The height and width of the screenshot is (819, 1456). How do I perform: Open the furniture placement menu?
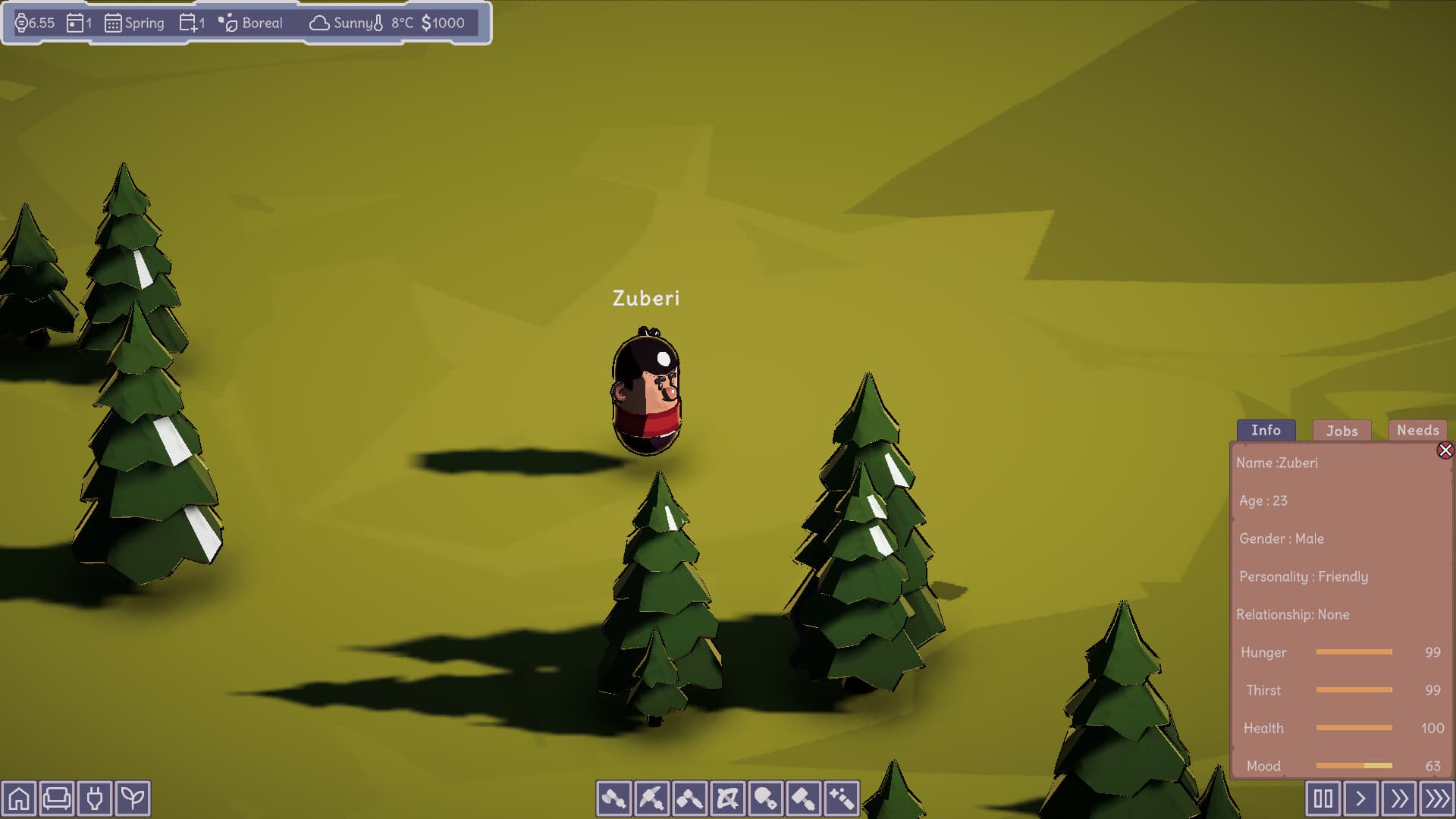(55, 798)
